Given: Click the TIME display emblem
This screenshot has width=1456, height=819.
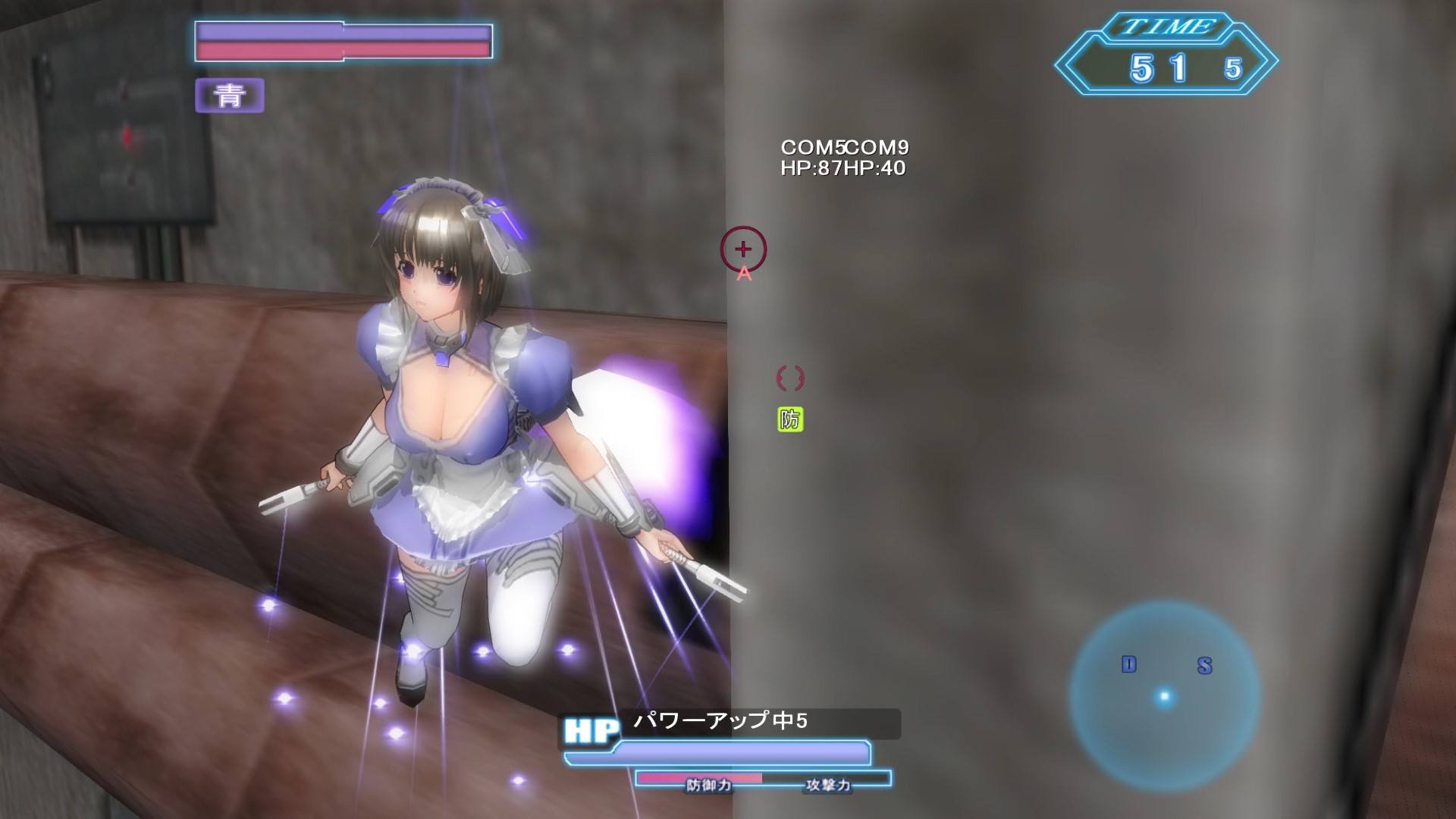Looking at the screenshot, I should 1168,27.
